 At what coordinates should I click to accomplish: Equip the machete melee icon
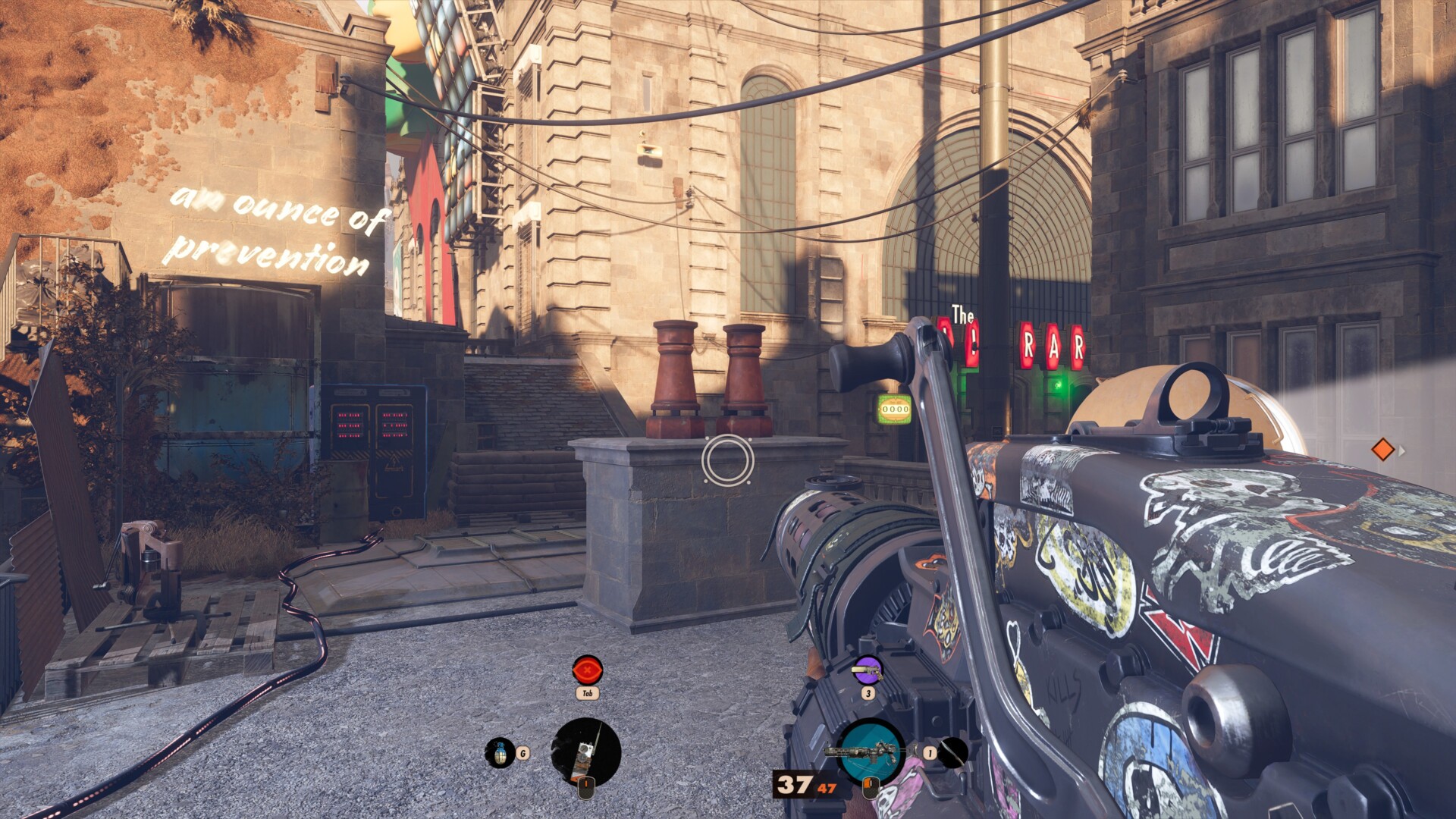953,752
